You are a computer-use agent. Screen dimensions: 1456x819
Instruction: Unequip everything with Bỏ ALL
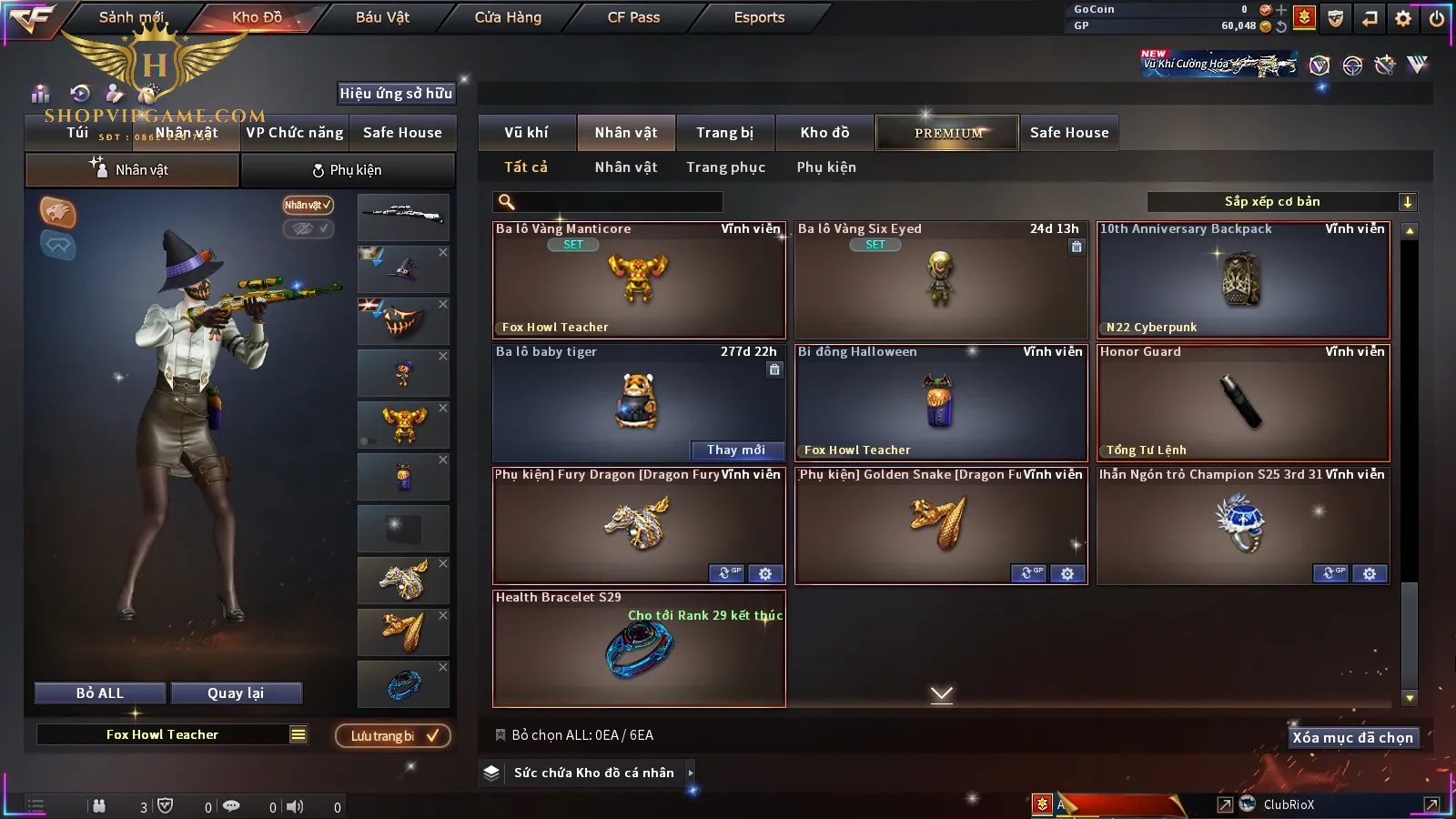click(100, 693)
